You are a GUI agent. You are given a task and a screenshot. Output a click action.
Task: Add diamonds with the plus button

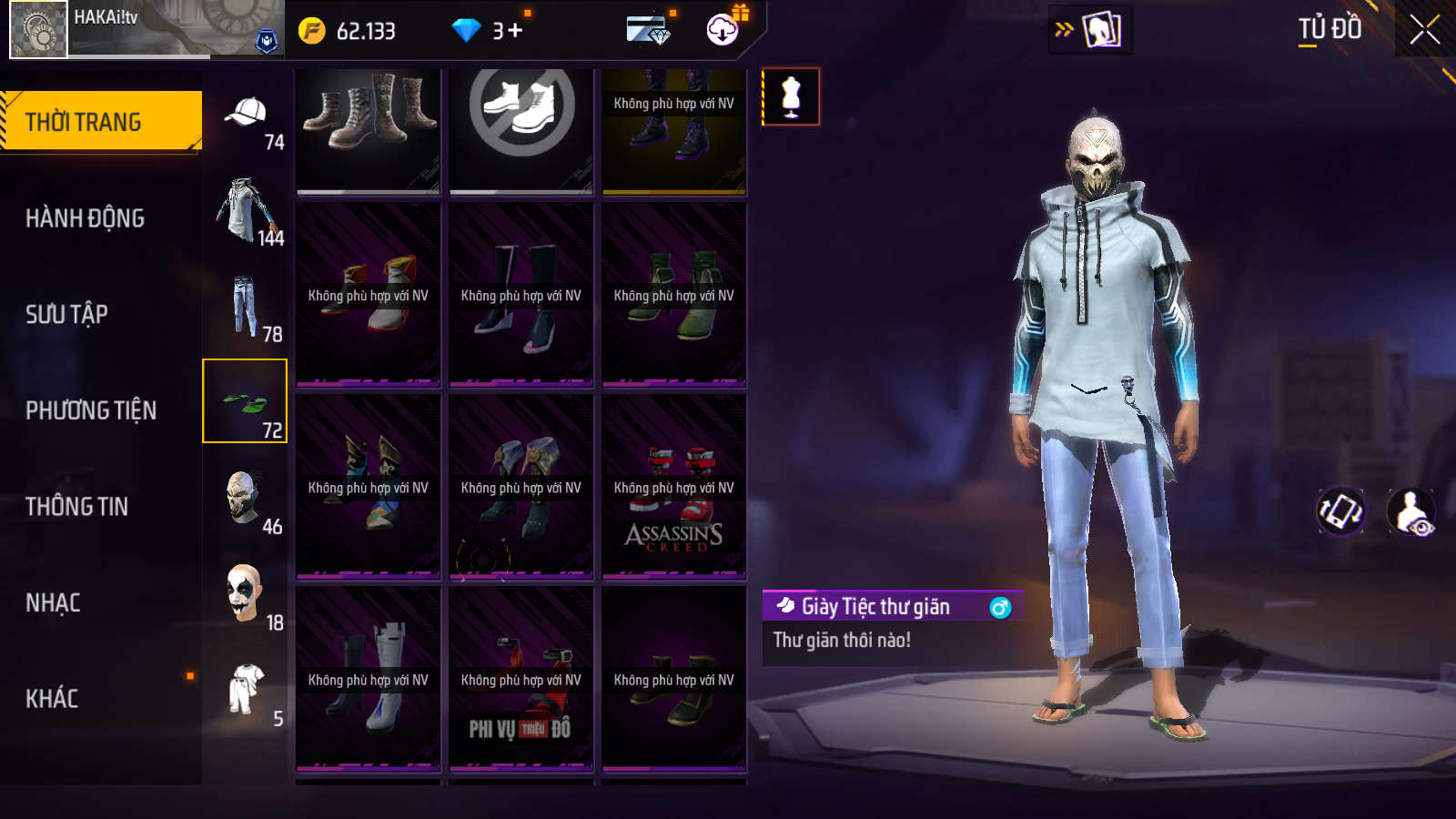[515, 31]
